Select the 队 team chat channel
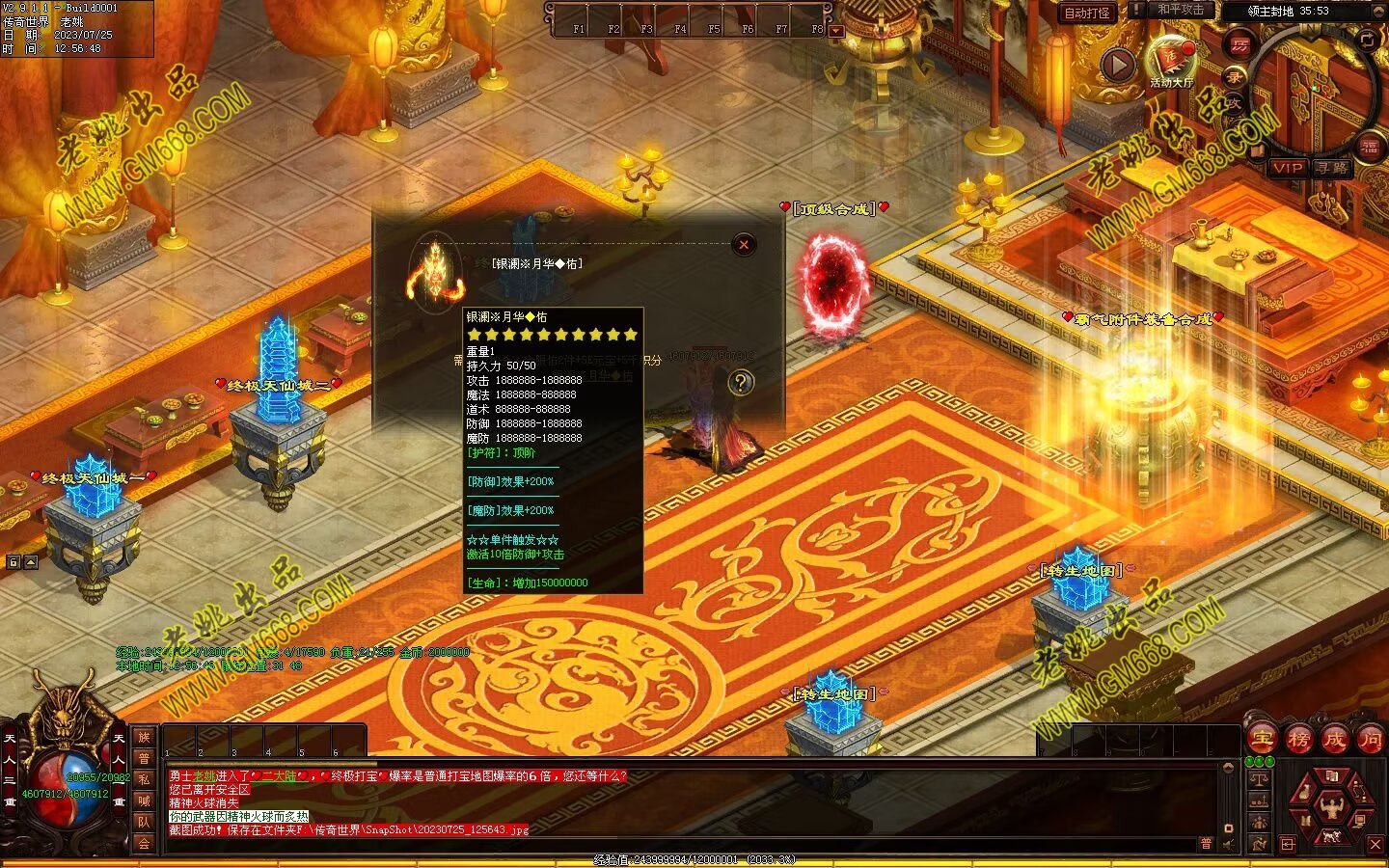 pyautogui.click(x=144, y=822)
